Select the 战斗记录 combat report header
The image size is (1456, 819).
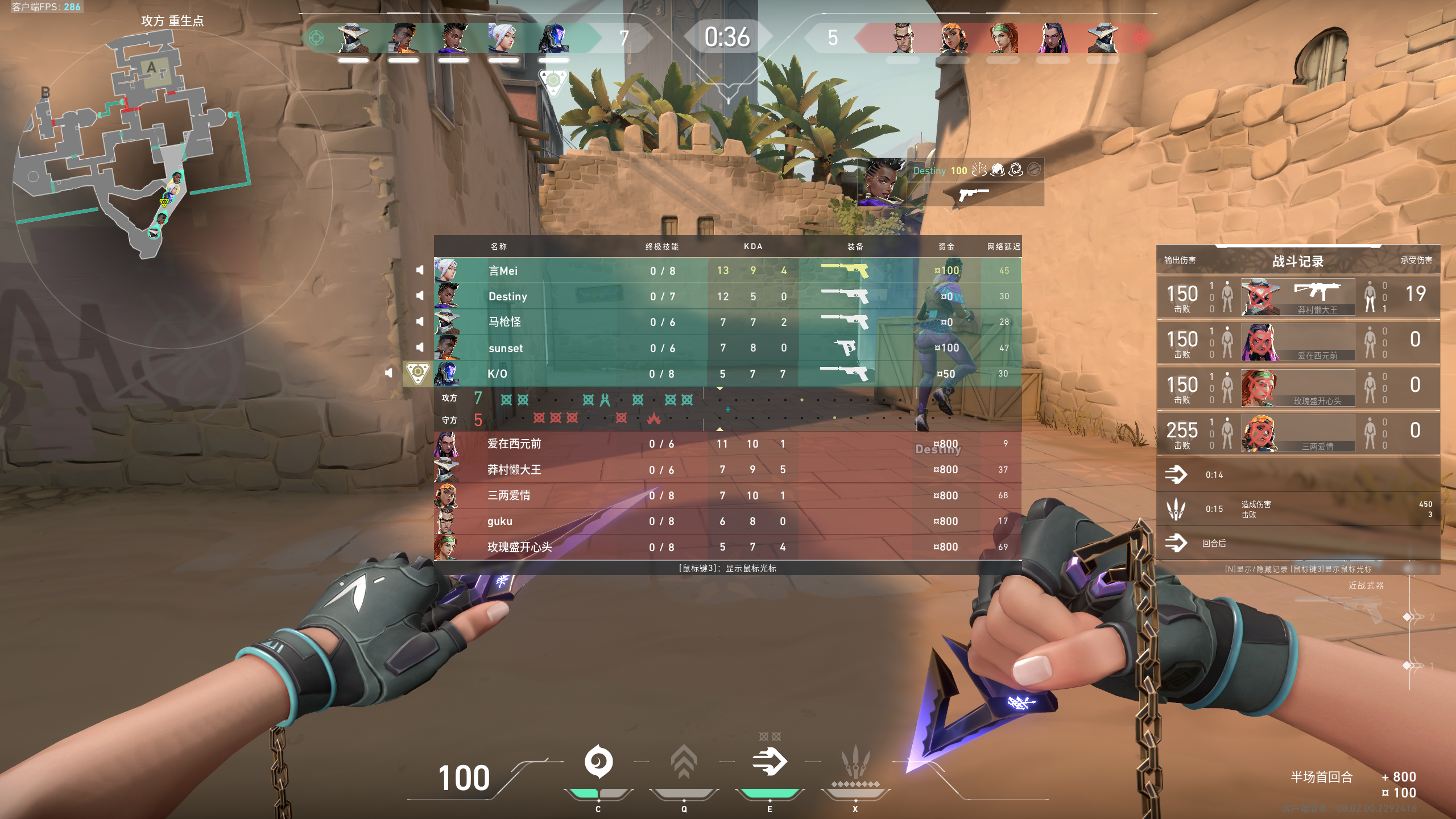click(1298, 261)
